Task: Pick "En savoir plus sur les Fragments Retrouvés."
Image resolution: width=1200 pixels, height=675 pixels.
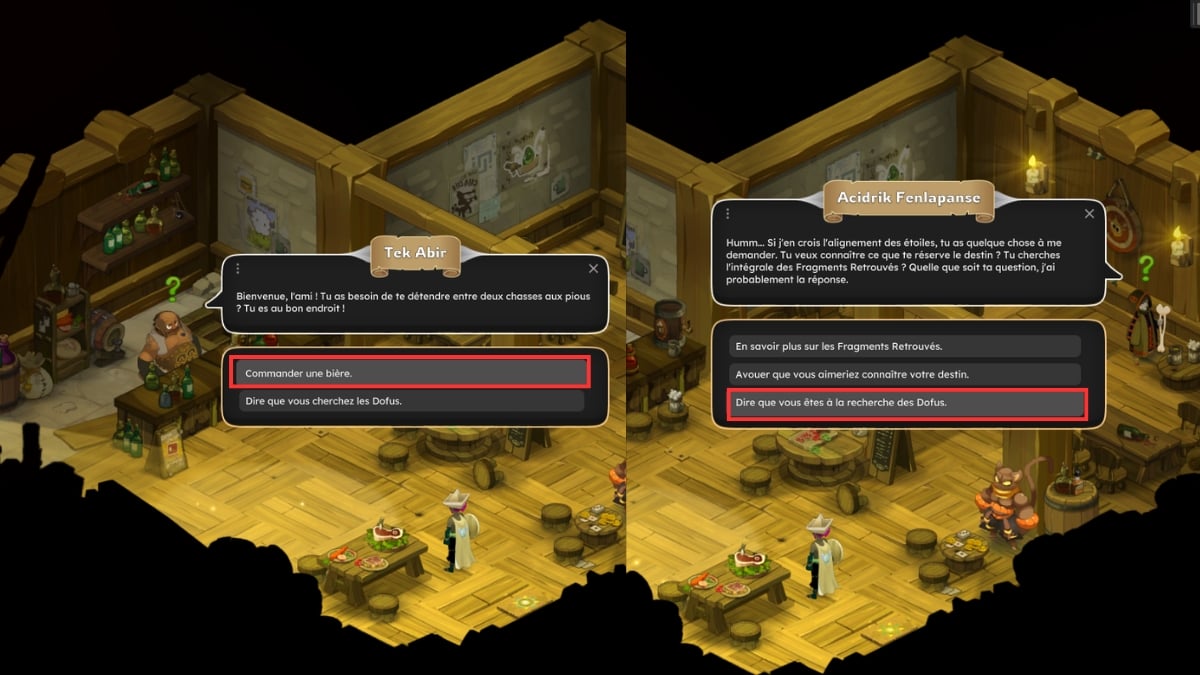Action: (904, 346)
